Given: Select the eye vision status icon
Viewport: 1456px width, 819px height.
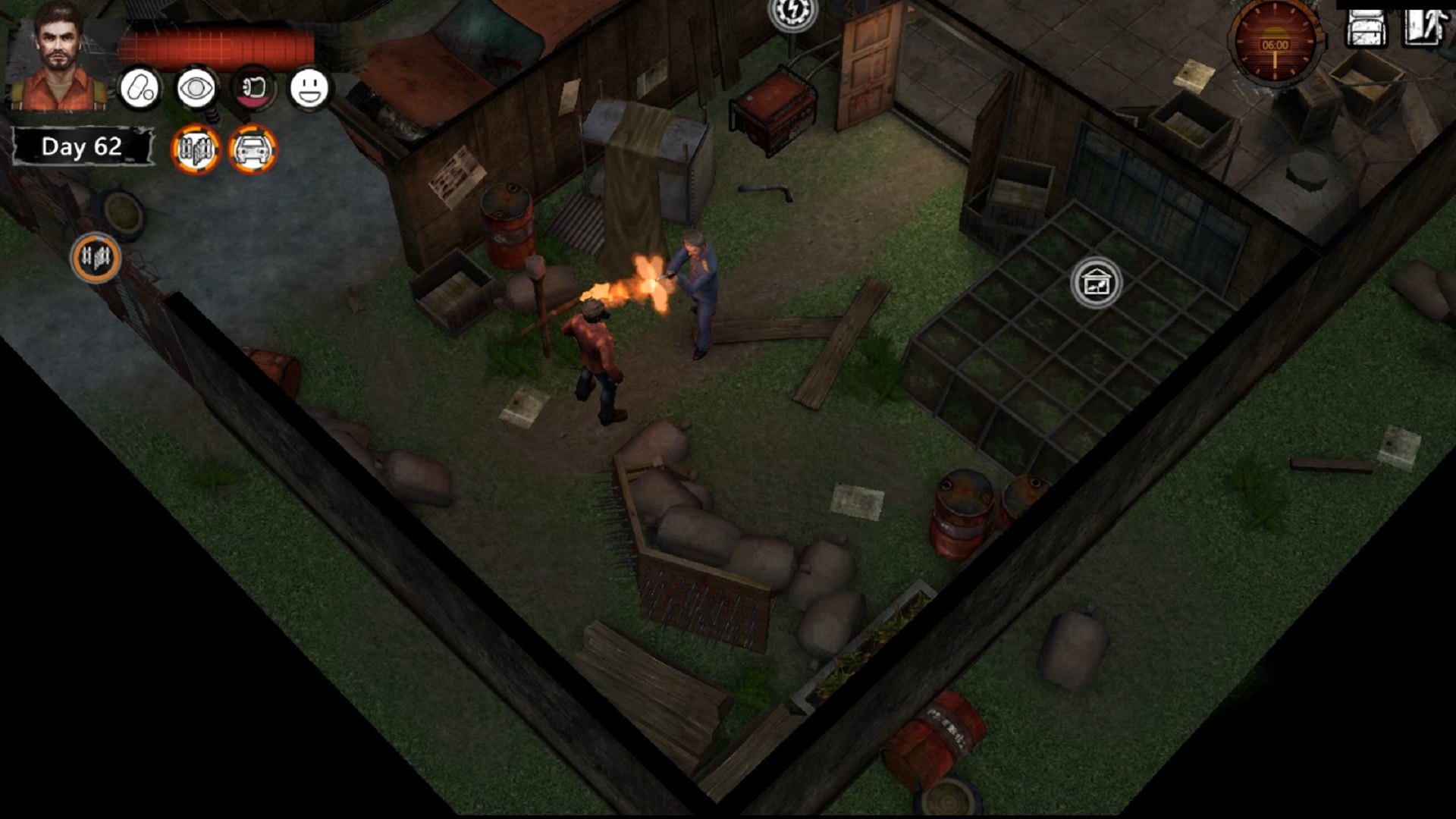Looking at the screenshot, I should tap(196, 89).
